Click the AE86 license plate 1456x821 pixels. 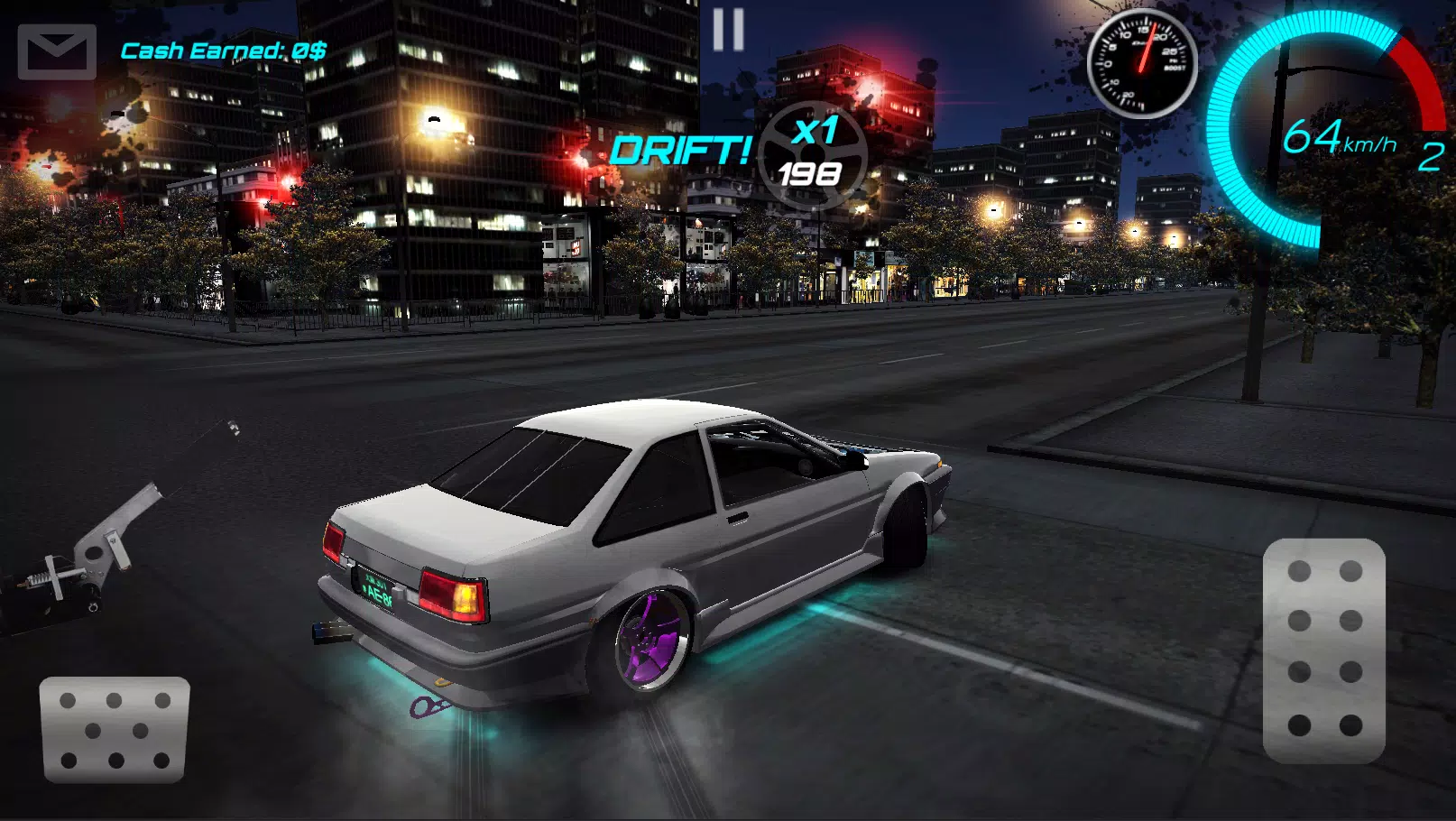pyautogui.click(x=373, y=587)
